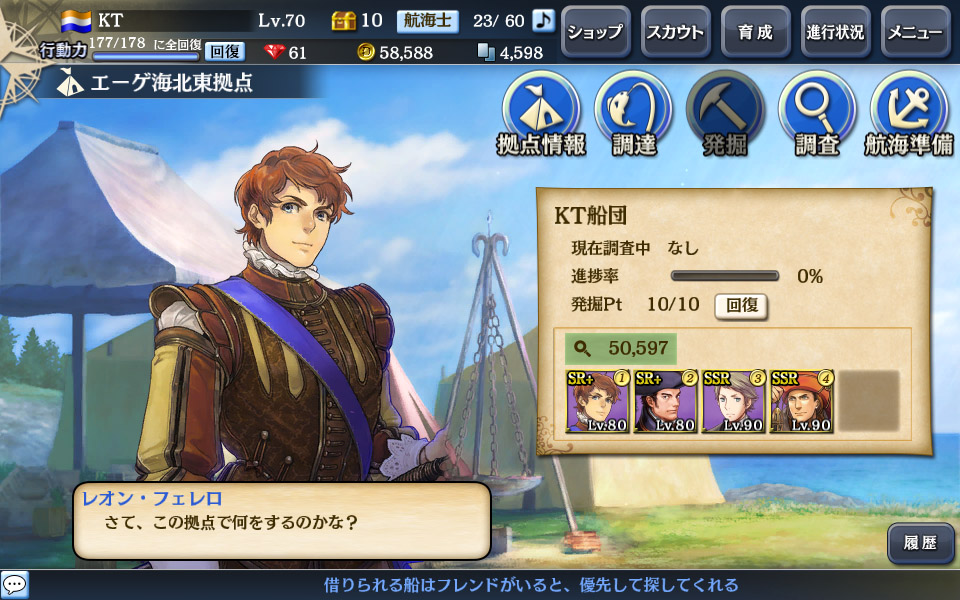960x600 pixels.
Task: Open the chat speech bubble icon
Action: pos(15,585)
